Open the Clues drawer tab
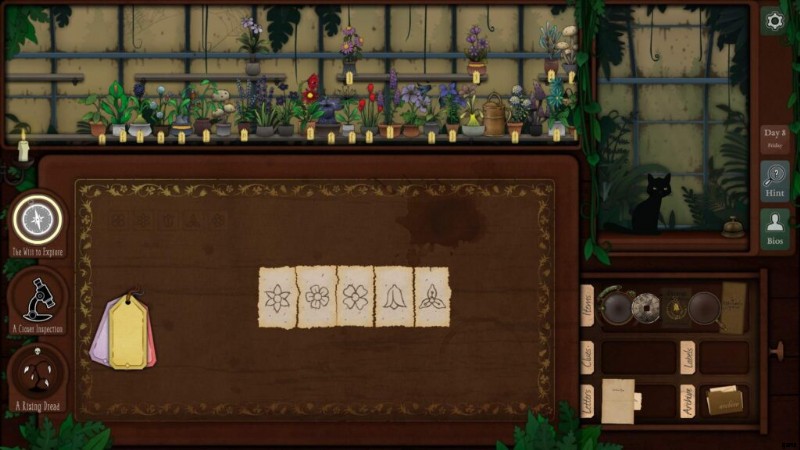Image resolution: width=800 pixels, height=450 pixels. (x=588, y=357)
